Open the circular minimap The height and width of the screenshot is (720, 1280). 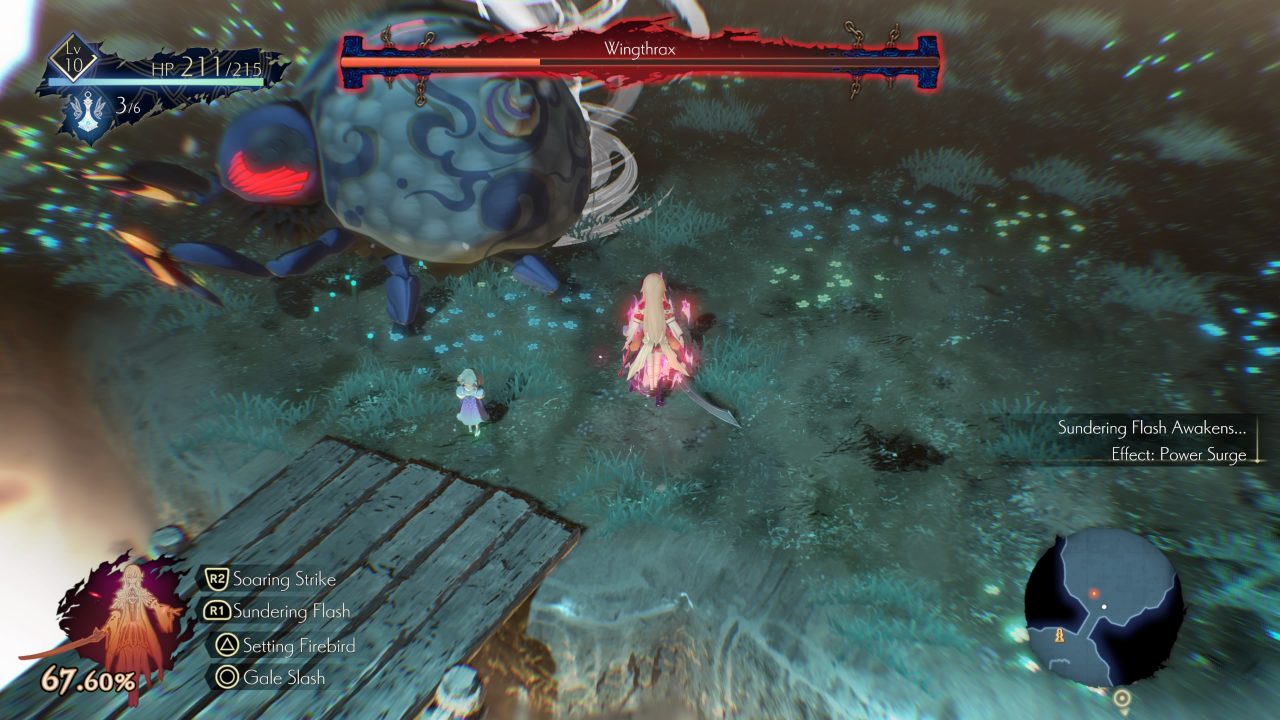tap(1103, 606)
